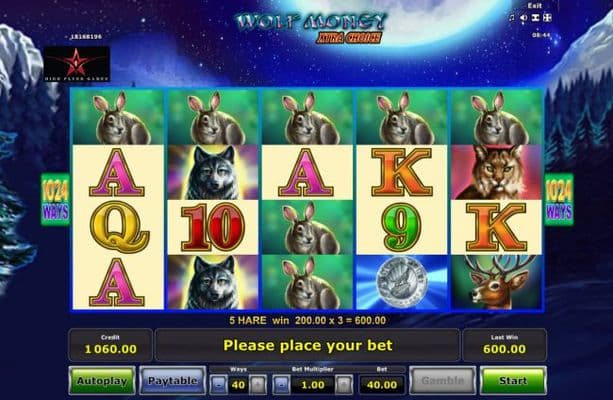The image size is (613, 400).
Task: Start the spin with the Start button
Action: tap(512, 381)
